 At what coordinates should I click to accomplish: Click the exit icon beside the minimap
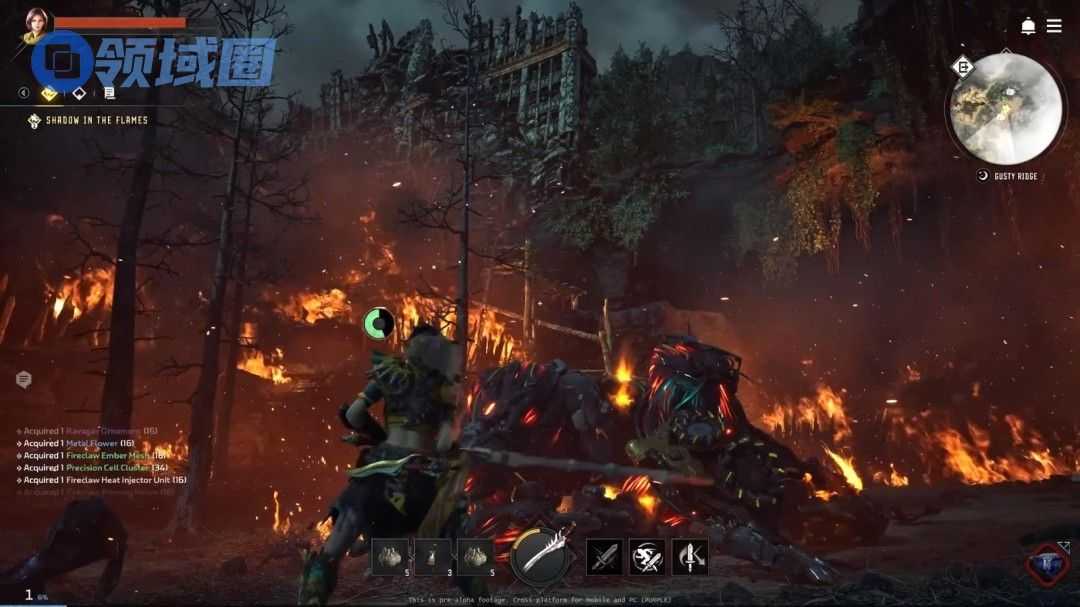[963, 68]
